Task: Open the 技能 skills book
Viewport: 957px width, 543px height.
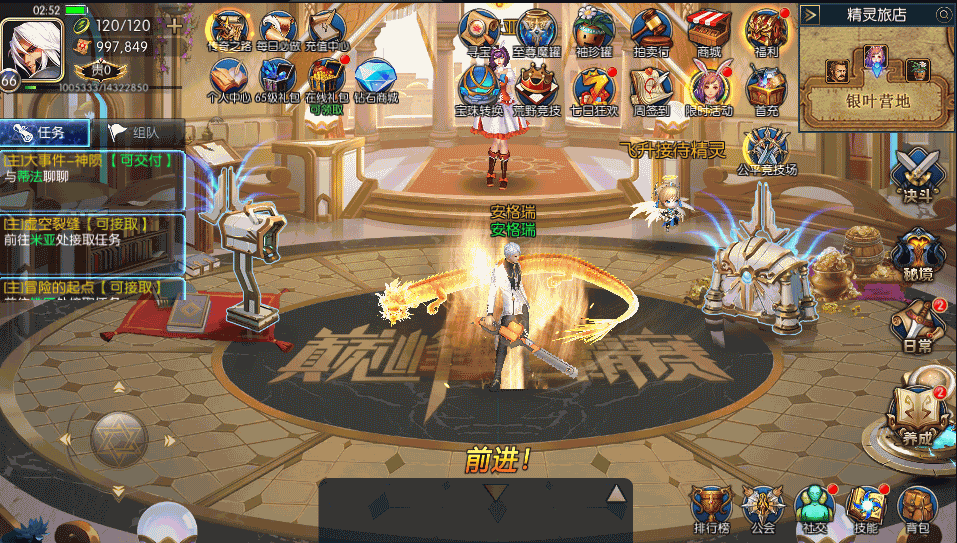Action: [865, 507]
